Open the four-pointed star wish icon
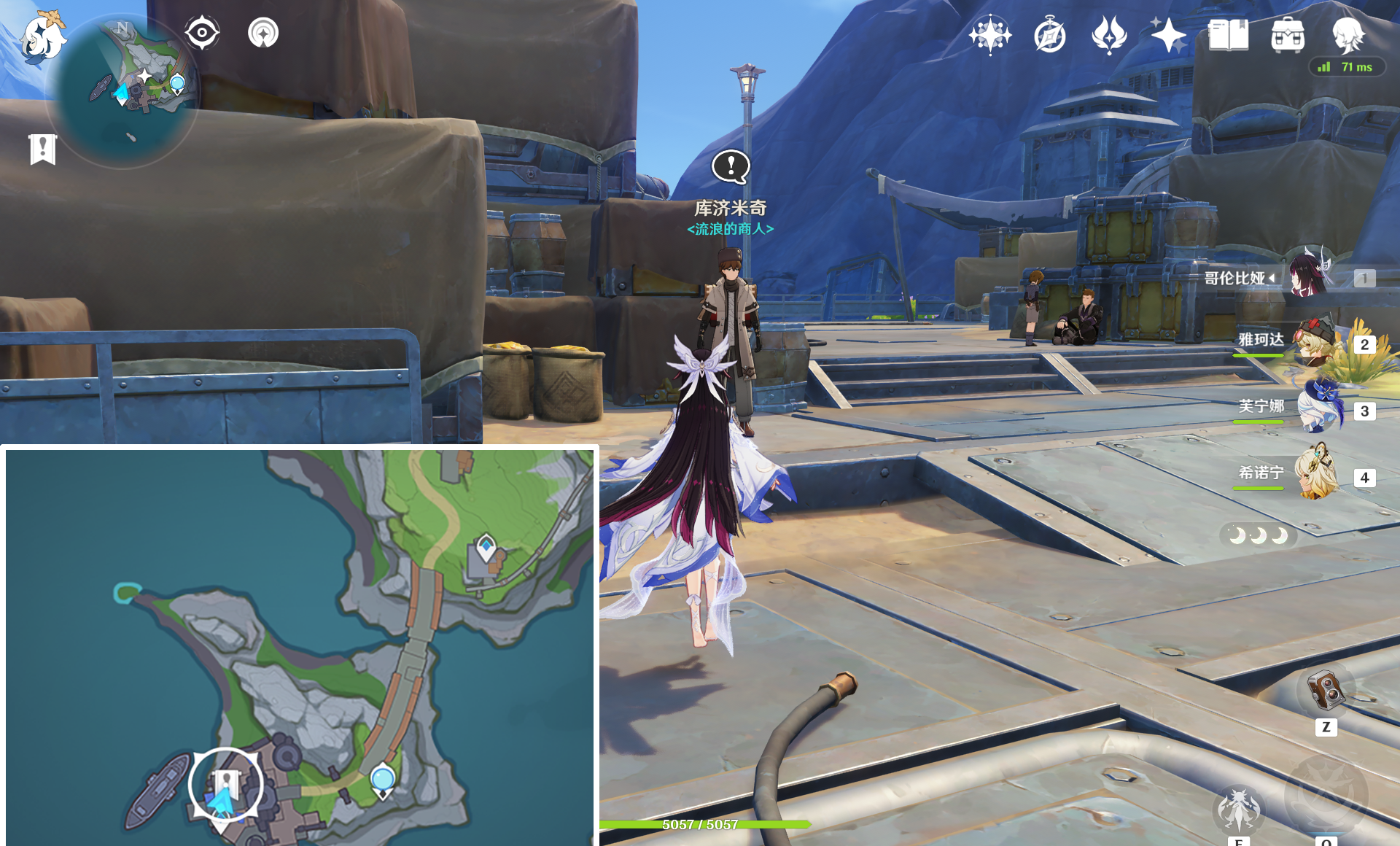 [x=989, y=35]
